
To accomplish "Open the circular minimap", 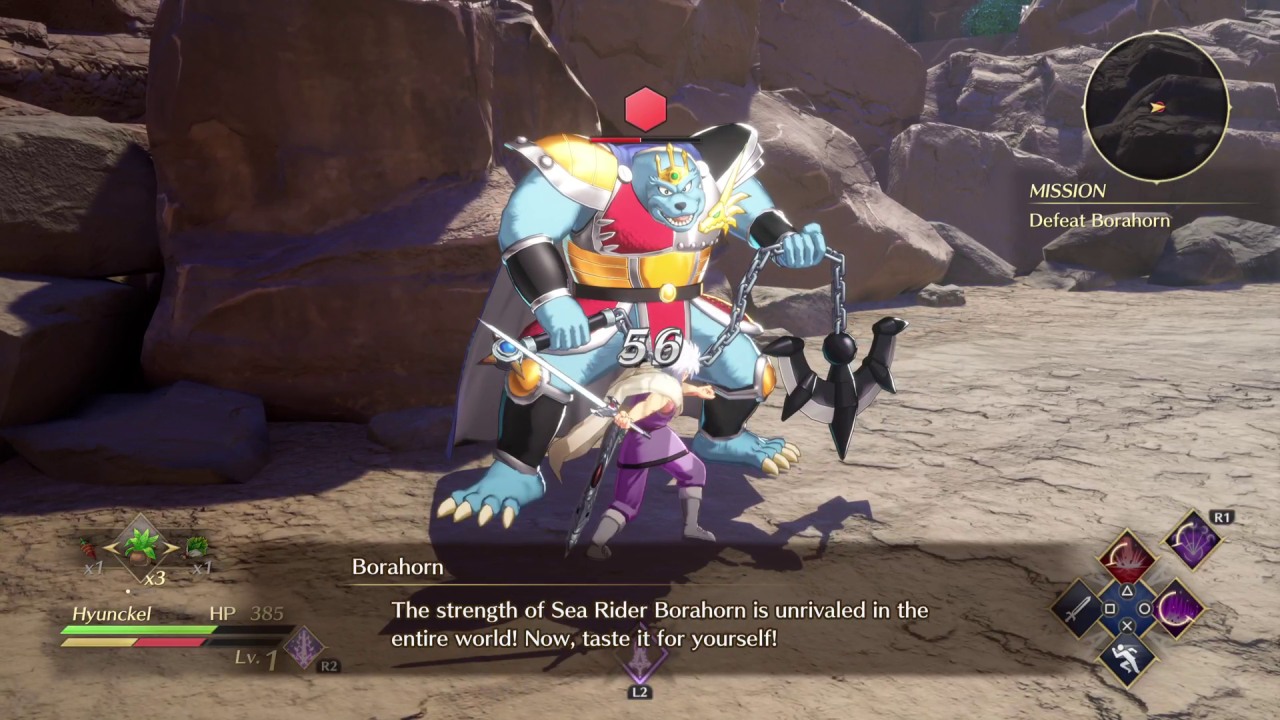I will coord(1156,107).
